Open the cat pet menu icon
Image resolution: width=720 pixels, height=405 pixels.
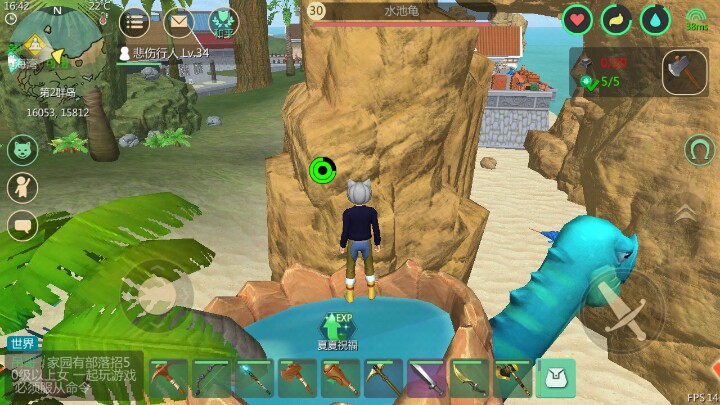pyautogui.click(x=22, y=150)
